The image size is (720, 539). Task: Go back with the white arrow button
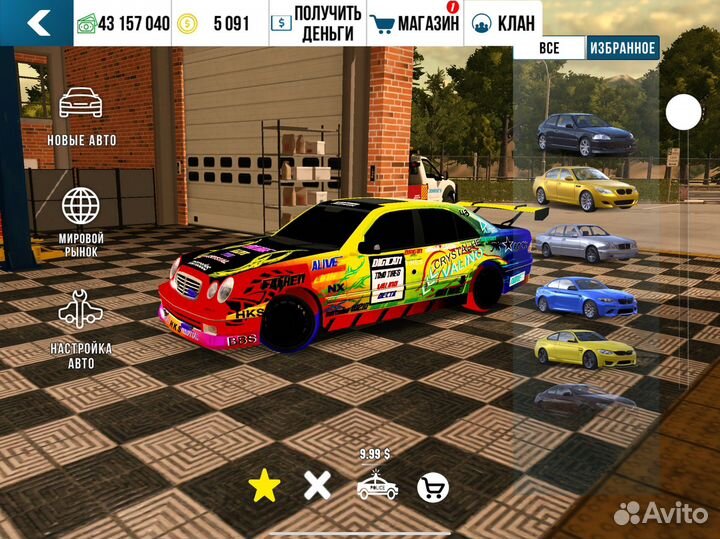click(37, 23)
